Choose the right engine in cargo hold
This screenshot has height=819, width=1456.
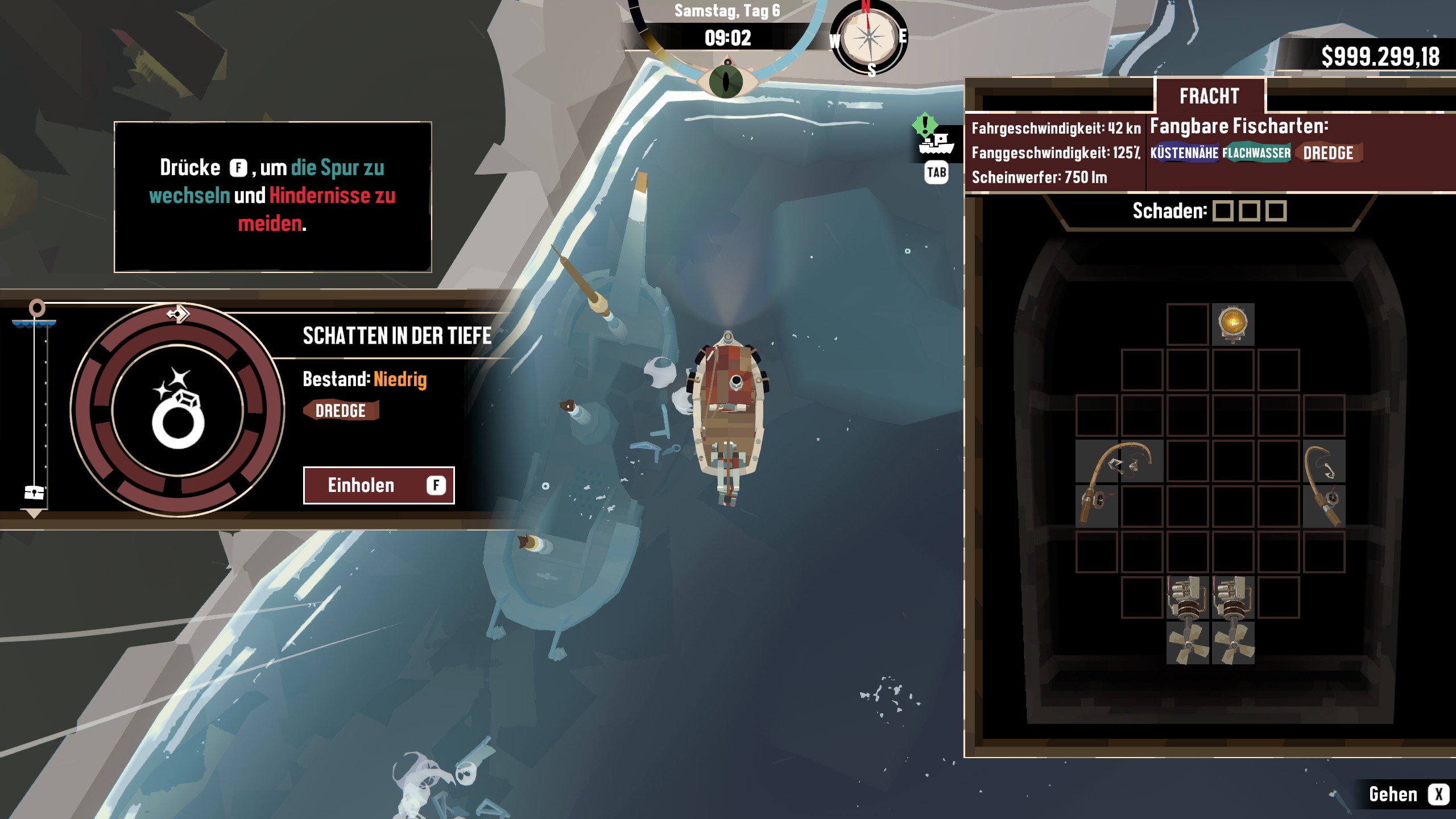[1233, 620]
